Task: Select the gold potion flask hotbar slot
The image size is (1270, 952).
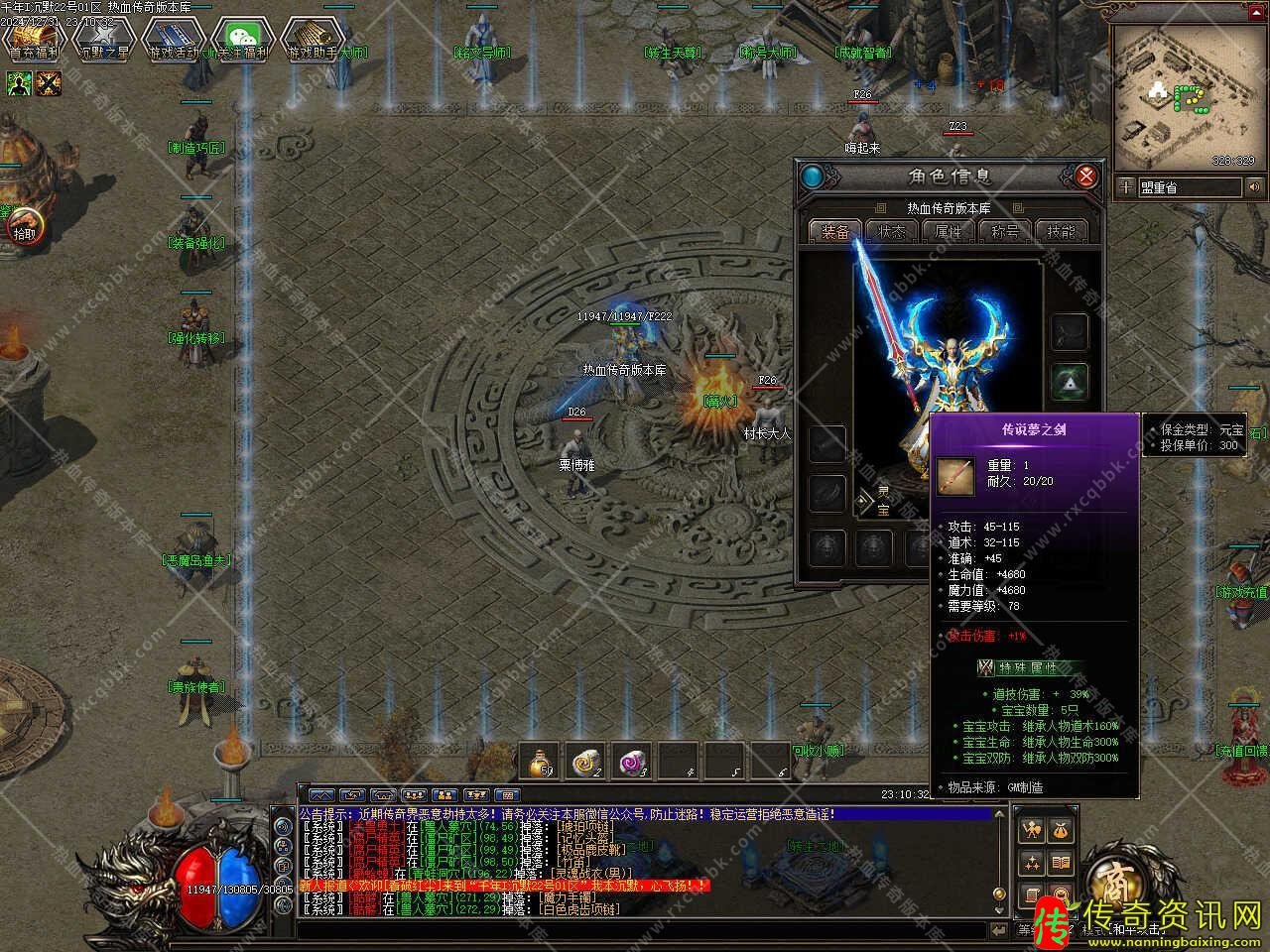Action: point(540,761)
